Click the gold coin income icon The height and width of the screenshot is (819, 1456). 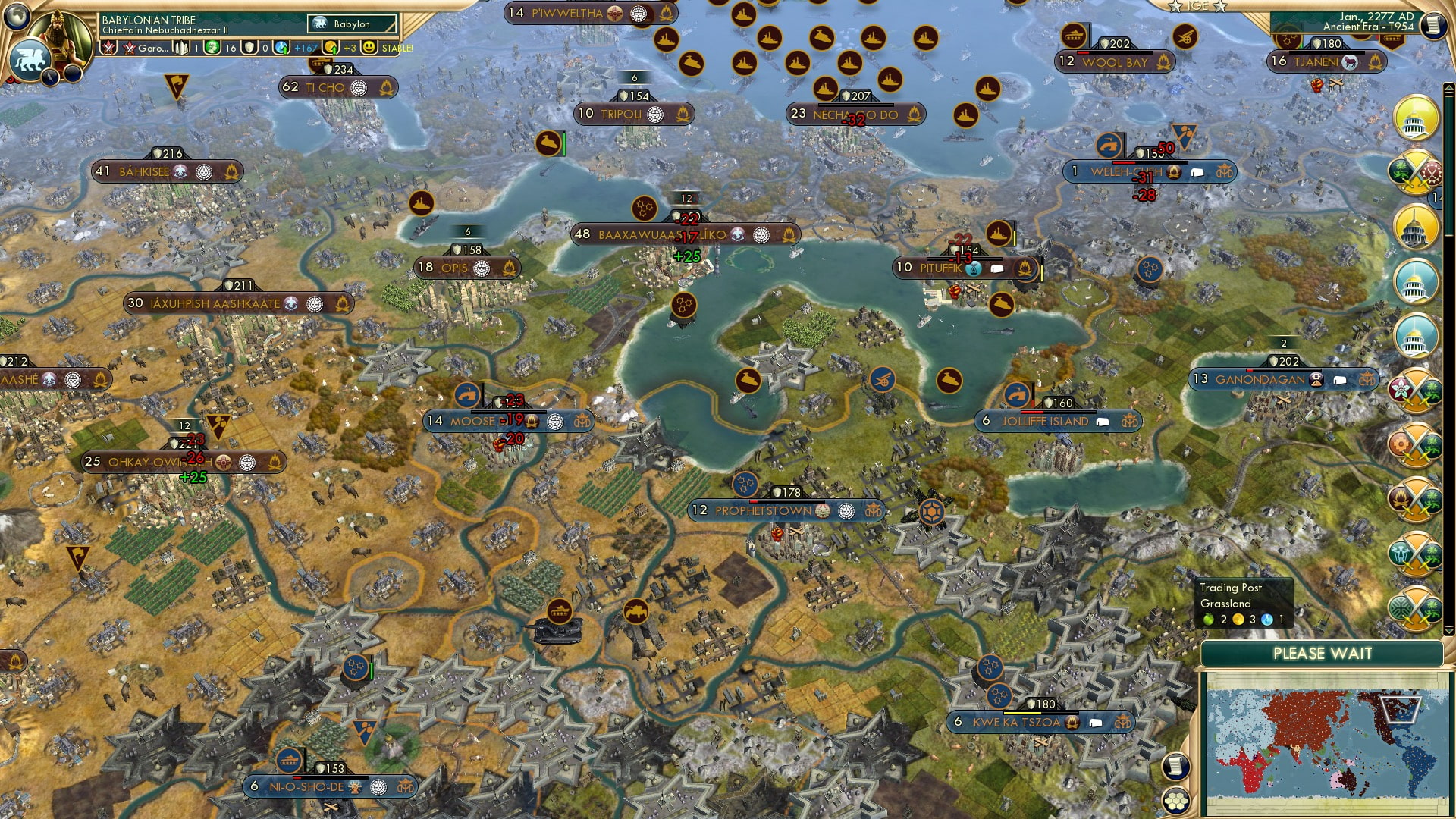coord(329,47)
